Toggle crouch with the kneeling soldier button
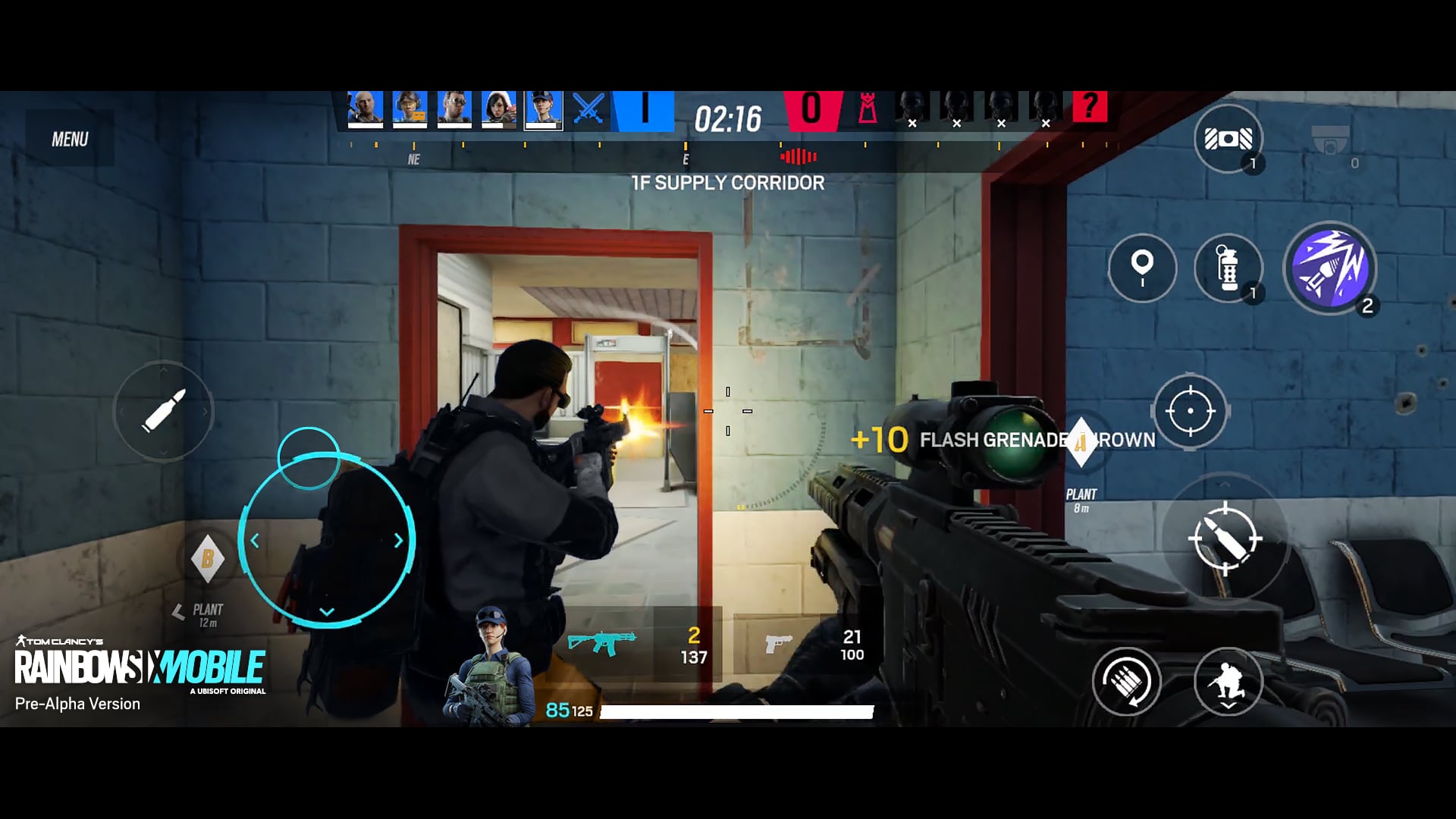 pyautogui.click(x=1228, y=680)
